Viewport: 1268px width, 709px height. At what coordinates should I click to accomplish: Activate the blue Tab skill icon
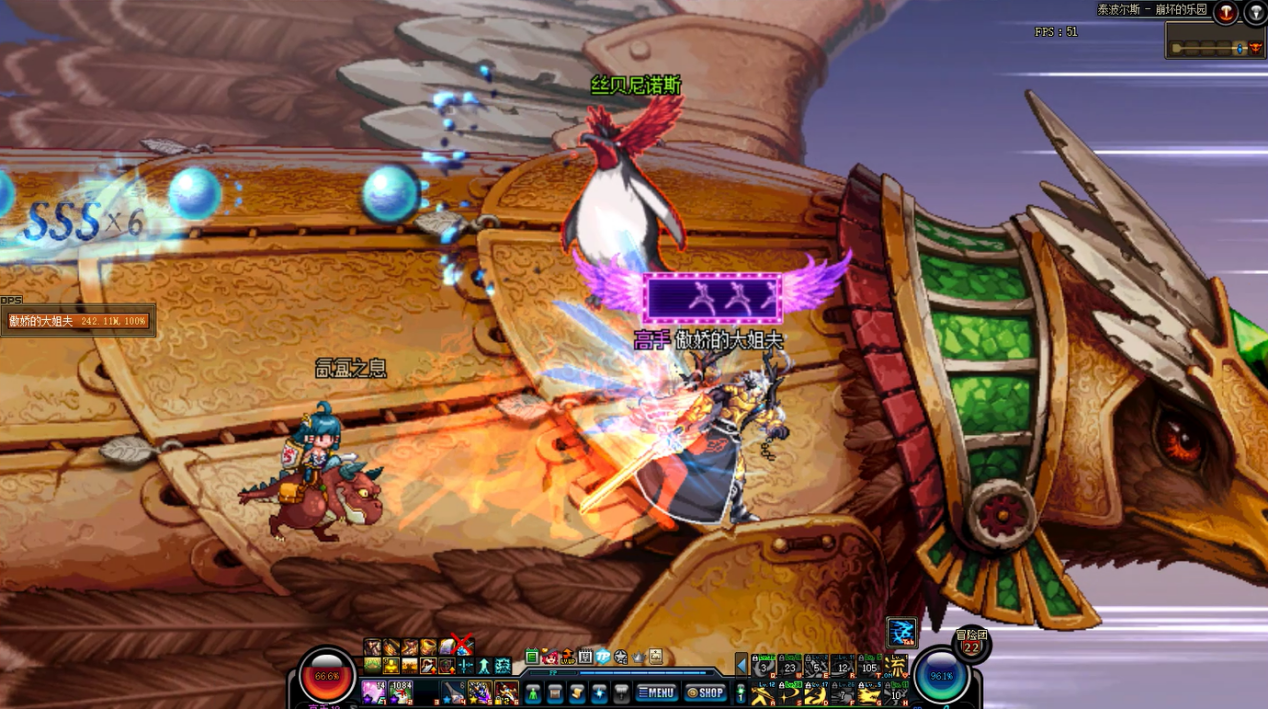901,632
